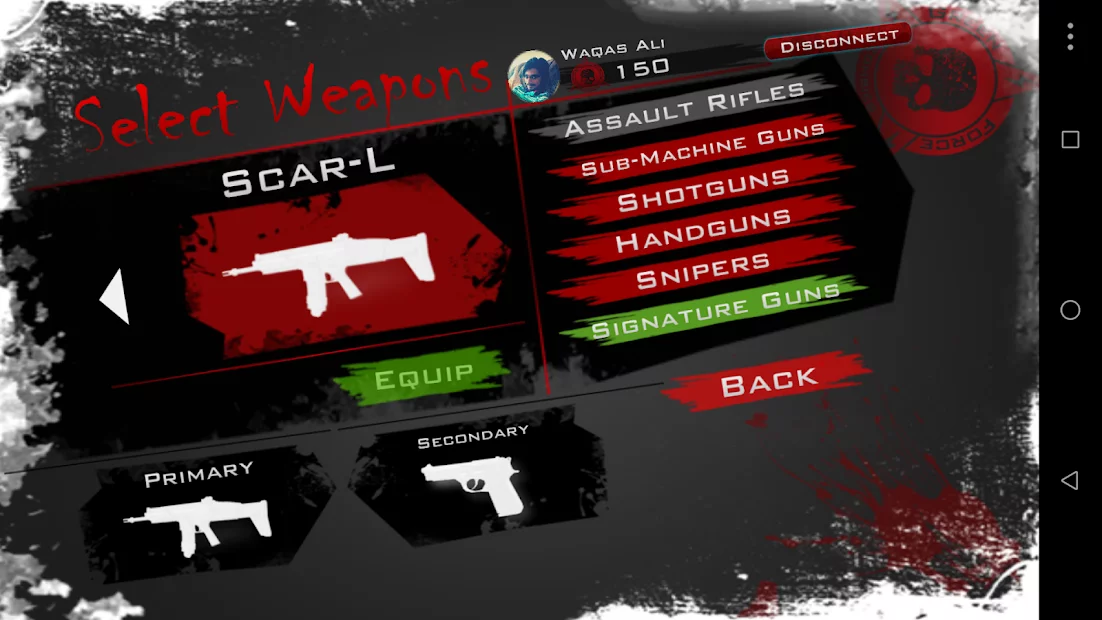Equip the SCAR-L rifle

tap(423, 378)
